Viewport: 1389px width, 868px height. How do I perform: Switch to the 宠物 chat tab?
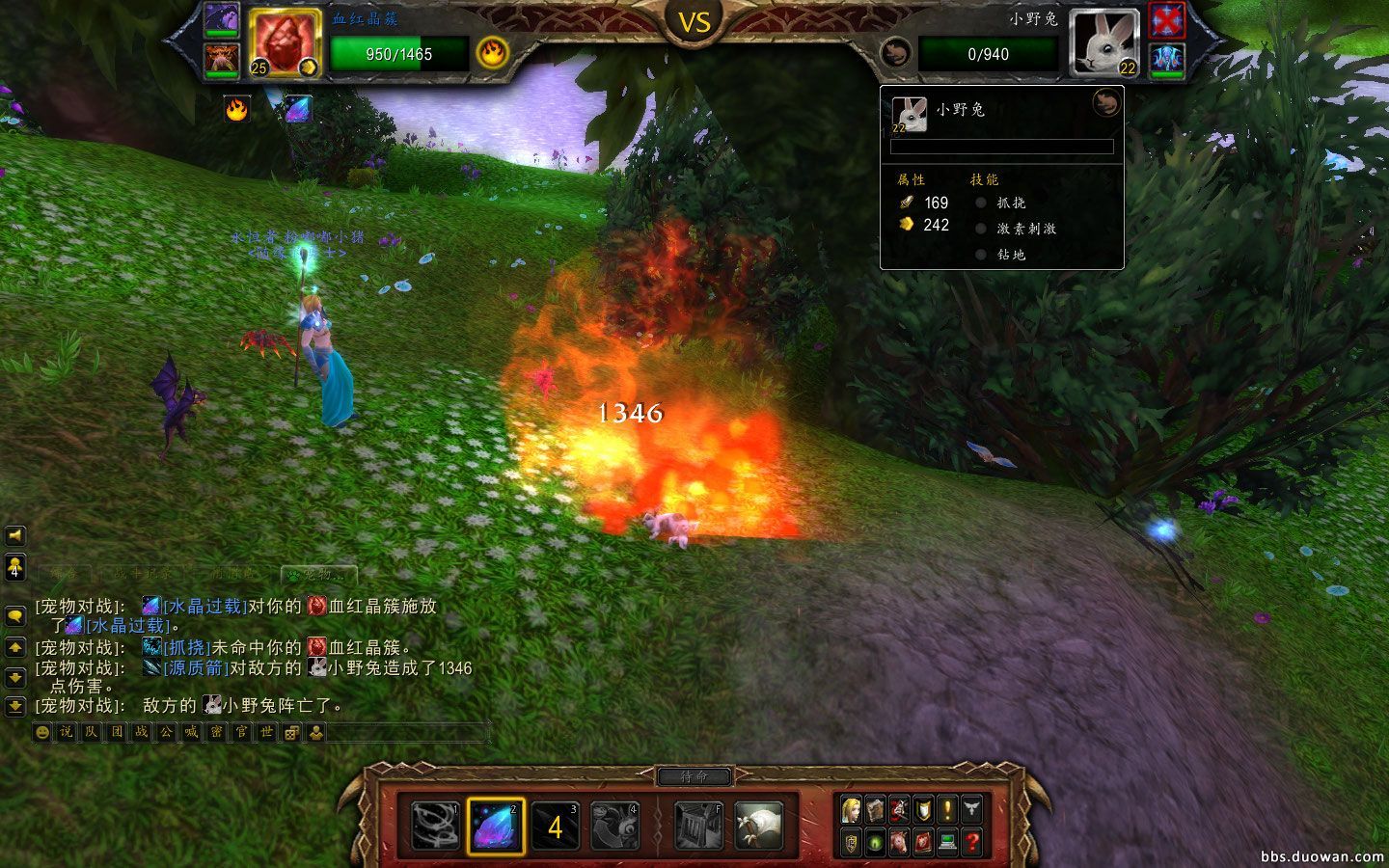(x=318, y=575)
